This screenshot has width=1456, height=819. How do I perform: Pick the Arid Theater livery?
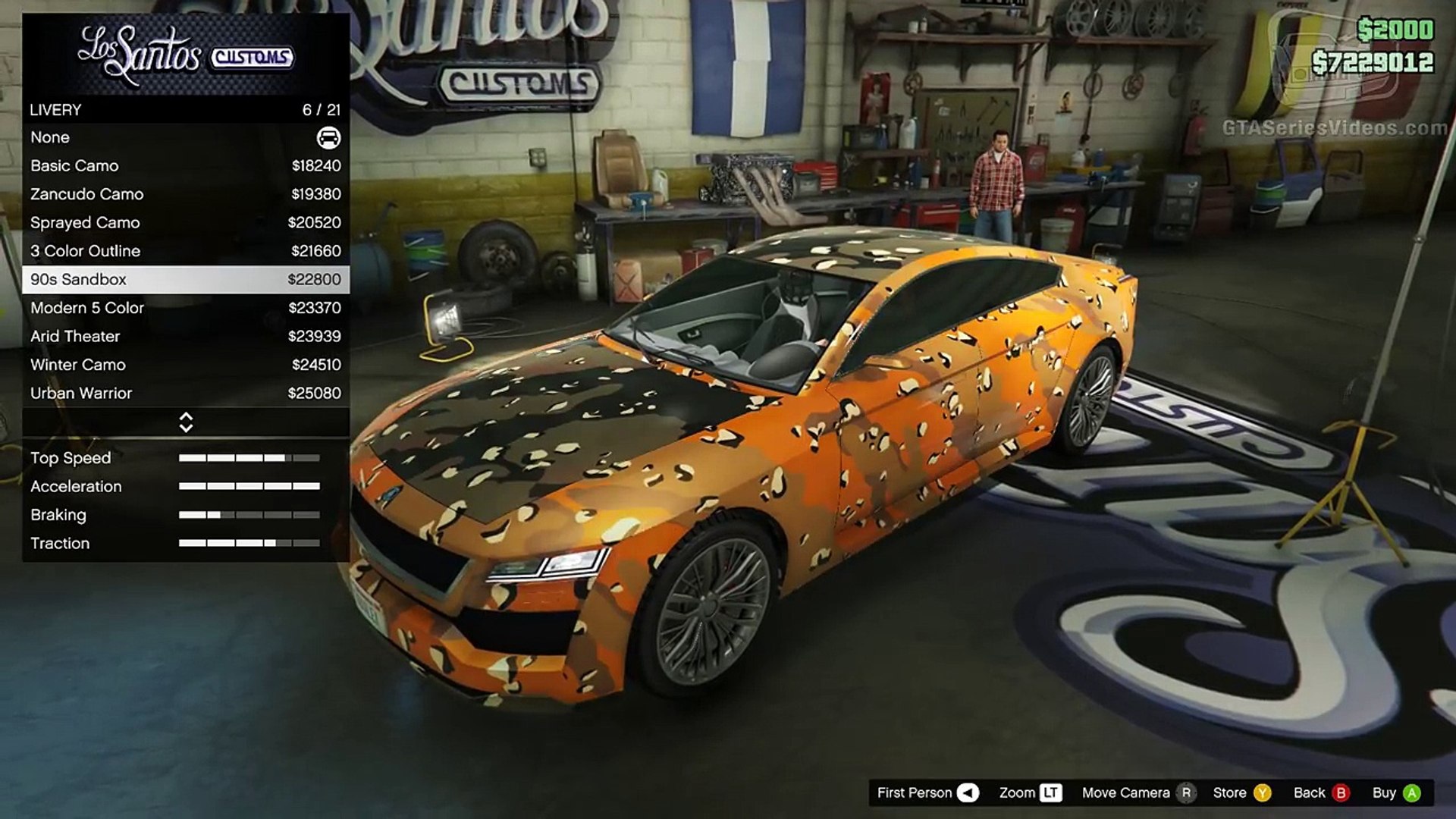(x=185, y=337)
